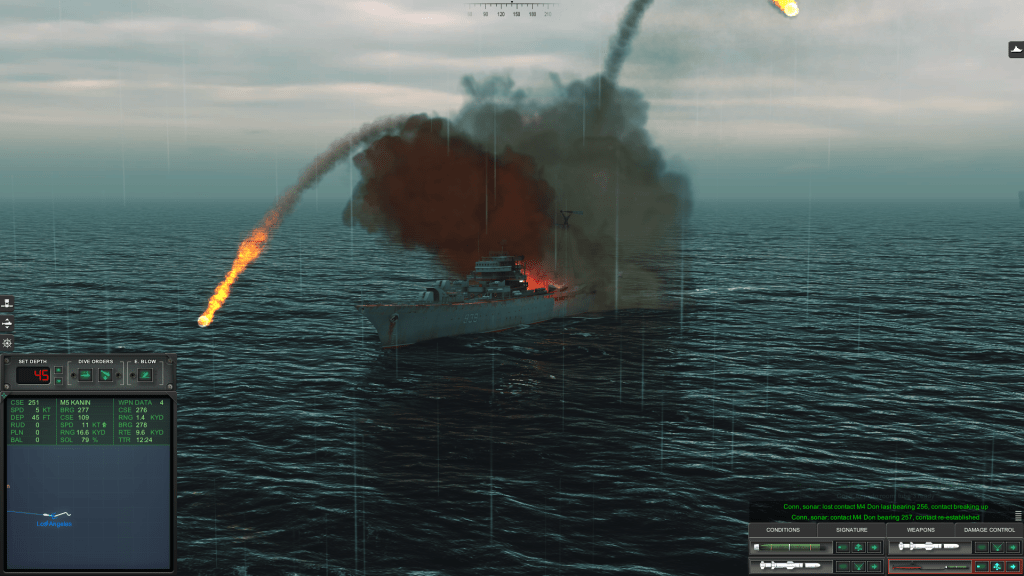
Task: Open the Conditions tab
Action: coord(782,530)
